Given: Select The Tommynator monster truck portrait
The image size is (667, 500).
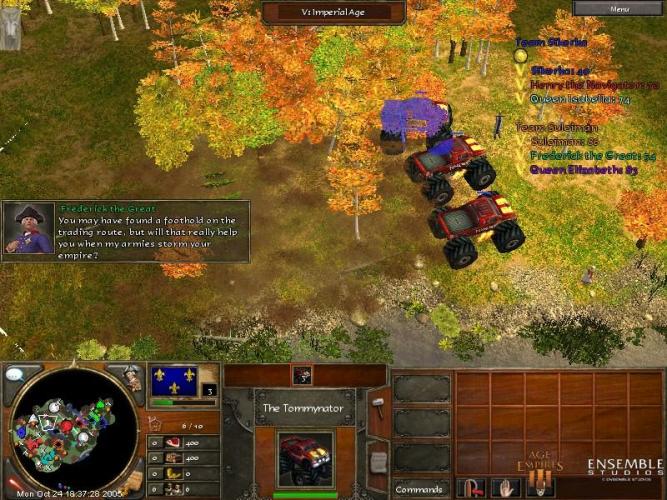Looking at the screenshot, I should [304, 458].
